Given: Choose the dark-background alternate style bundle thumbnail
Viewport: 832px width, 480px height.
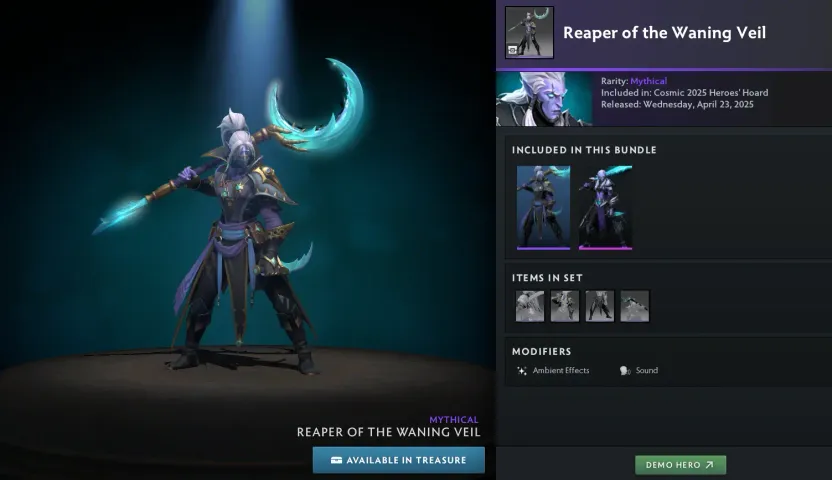Looking at the screenshot, I should pos(605,207).
